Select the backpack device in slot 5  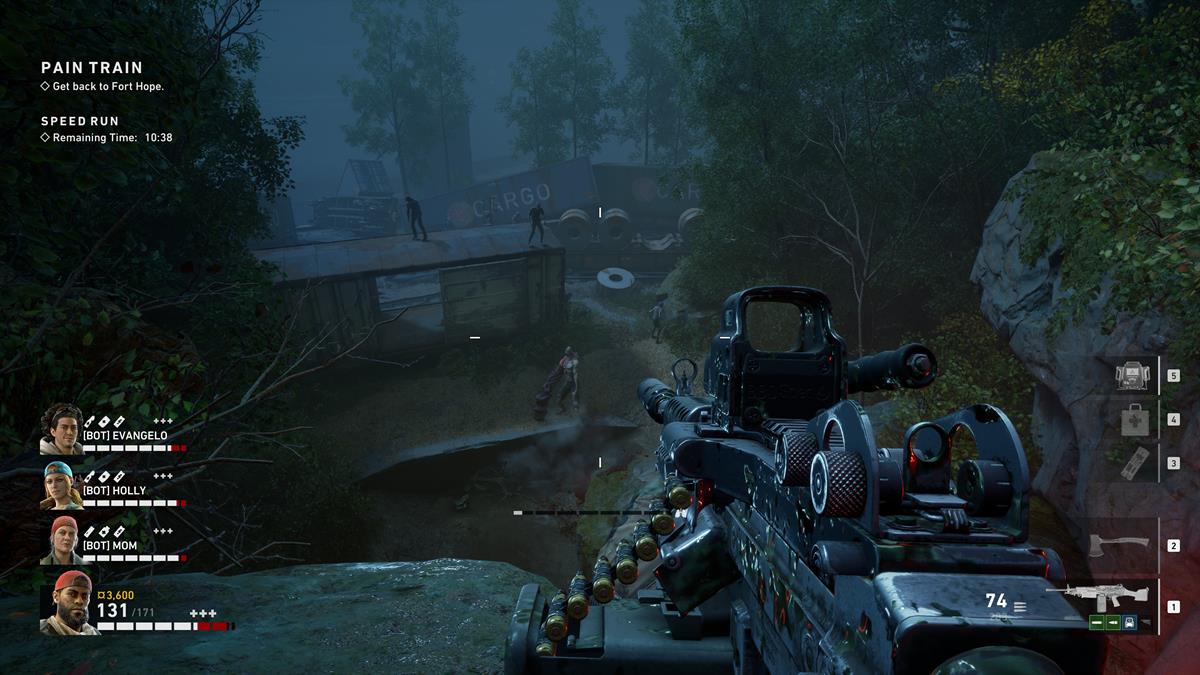point(1134,376)
